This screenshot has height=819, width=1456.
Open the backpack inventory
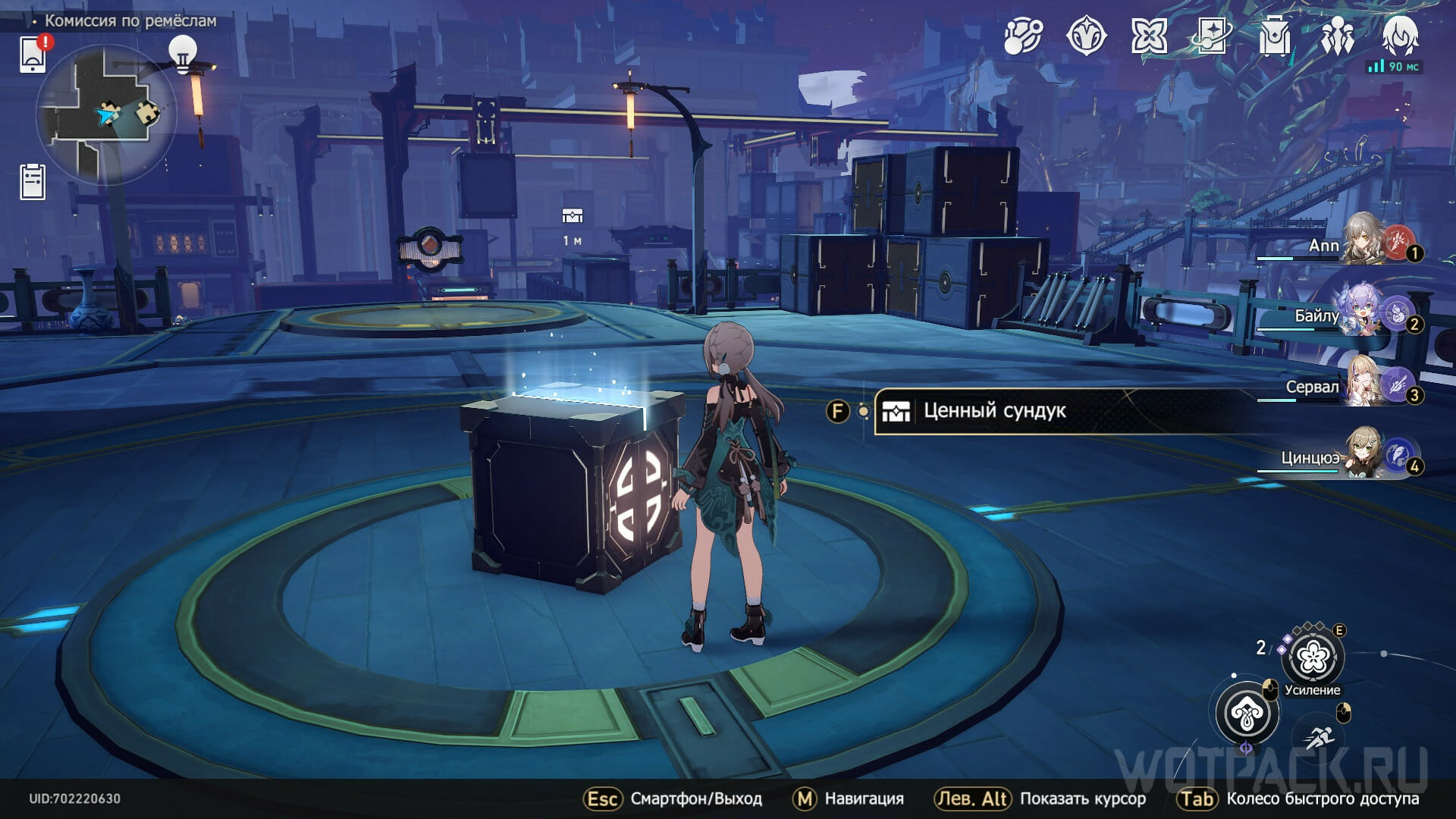[x=1275, y=36]
